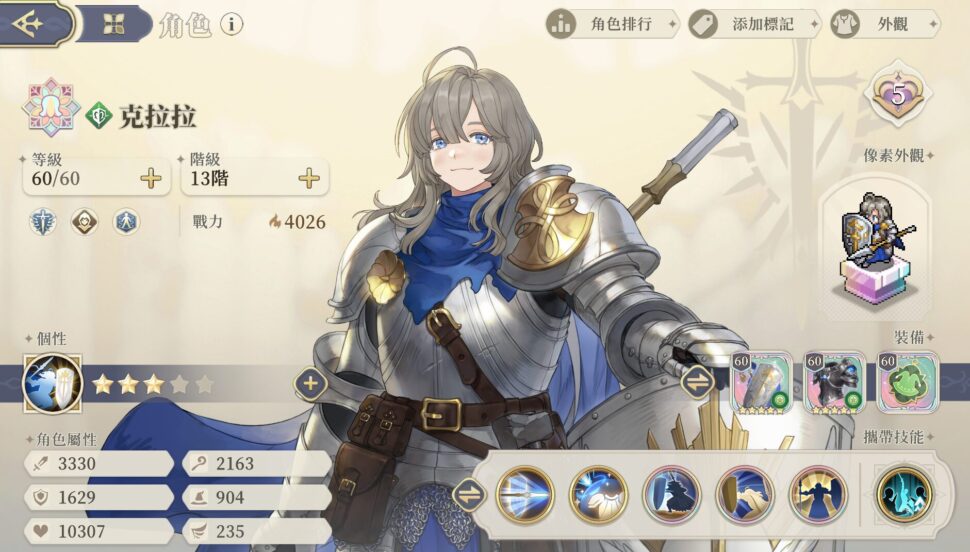This screenshot has height=552, width=970.
Task: Click the swap arrows beside skill bar
Action: pos(468,494)
